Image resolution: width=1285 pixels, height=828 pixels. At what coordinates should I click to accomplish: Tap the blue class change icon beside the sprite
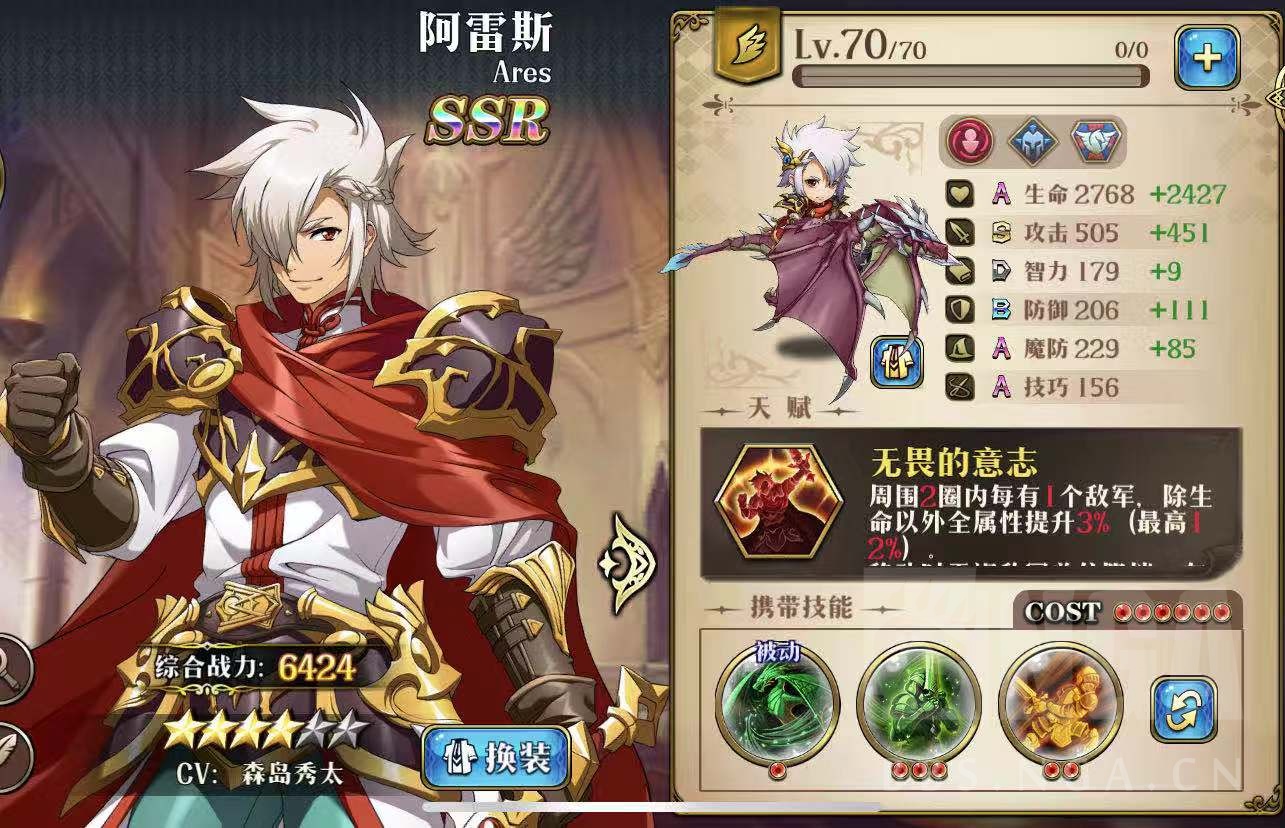[x=896, y=361]
